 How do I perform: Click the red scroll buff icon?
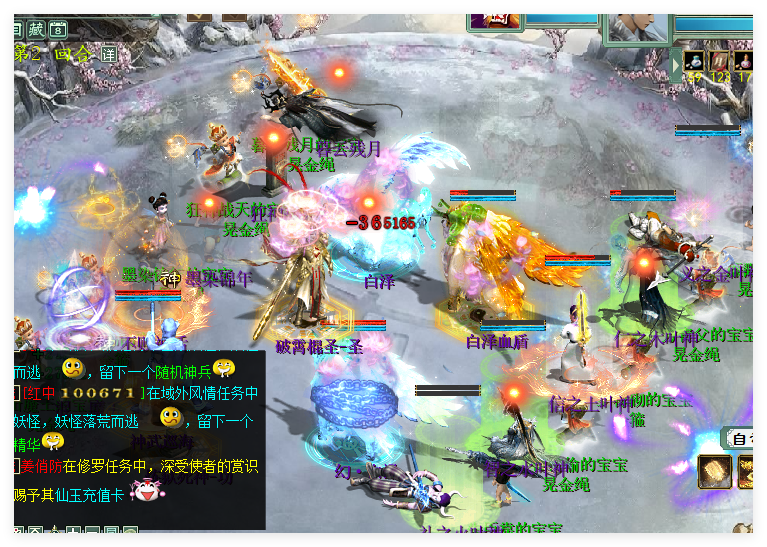[718, 61]
